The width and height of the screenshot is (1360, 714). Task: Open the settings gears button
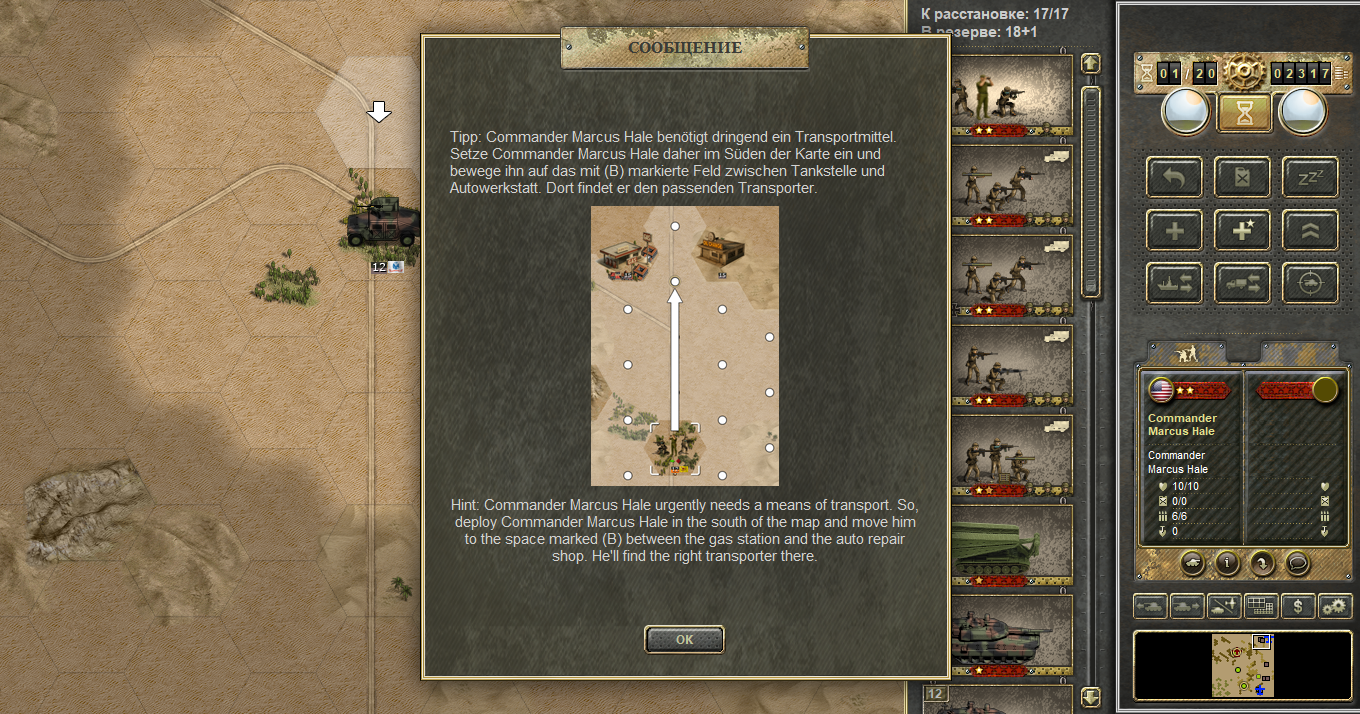coord(1335,606)
